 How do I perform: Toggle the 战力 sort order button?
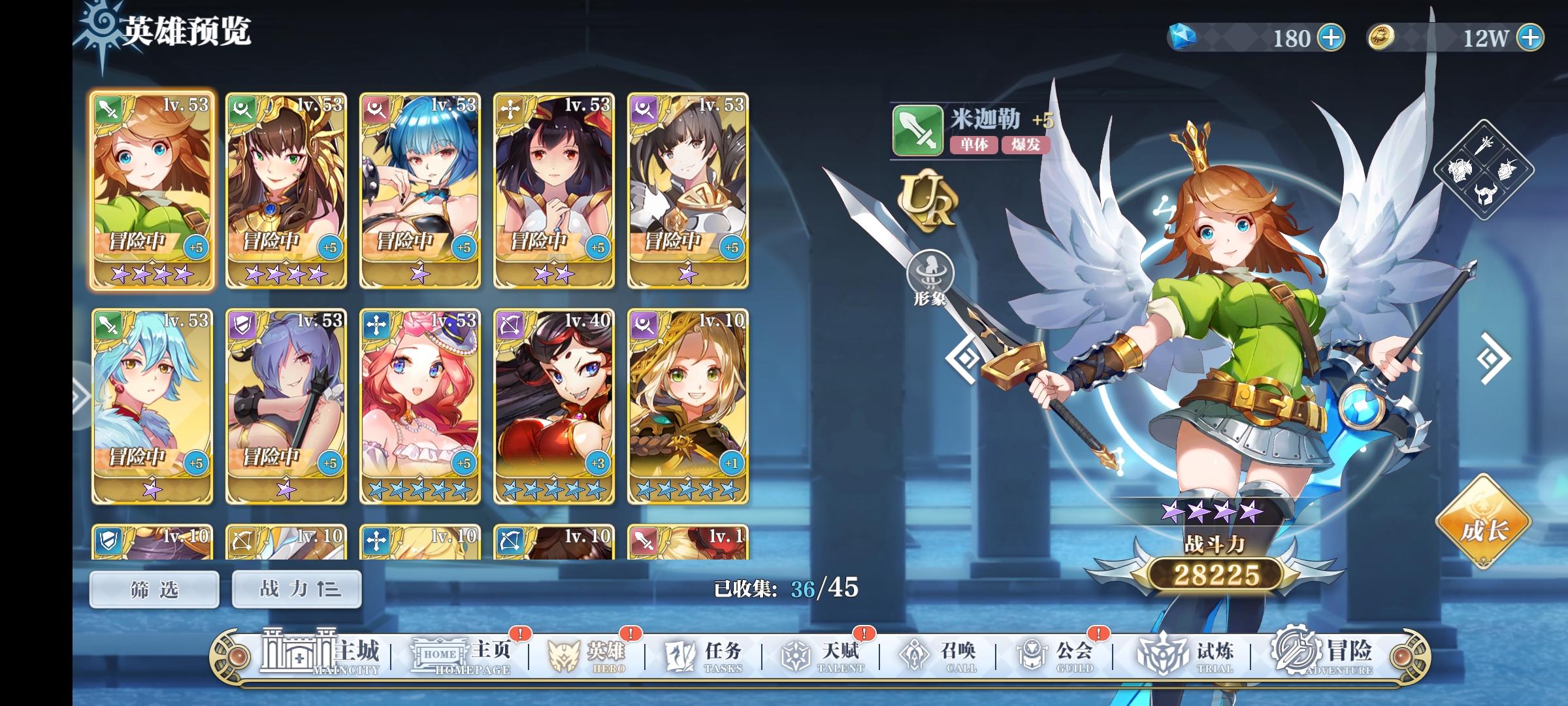295,588
